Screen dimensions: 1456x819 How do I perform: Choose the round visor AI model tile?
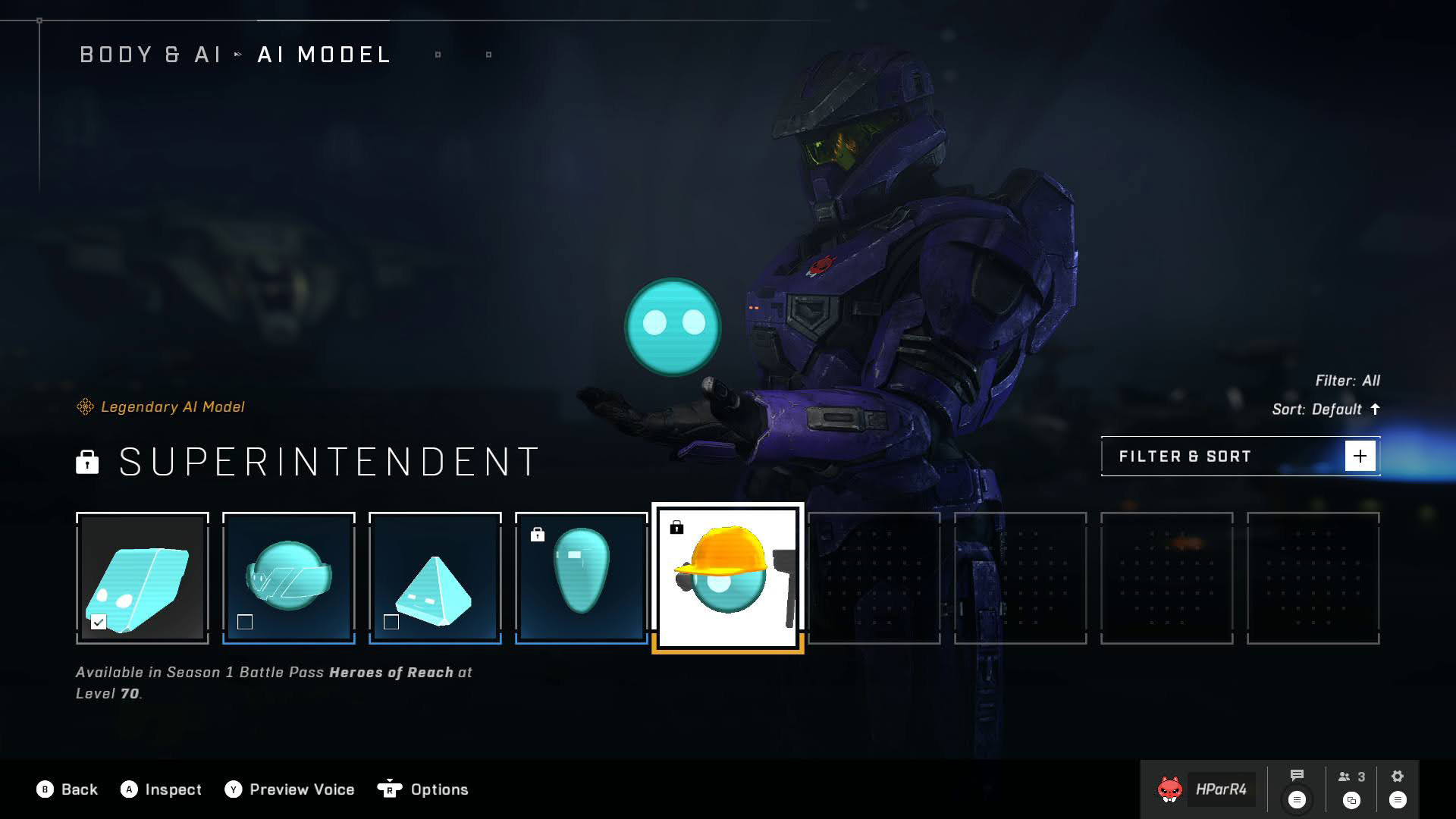288,578
